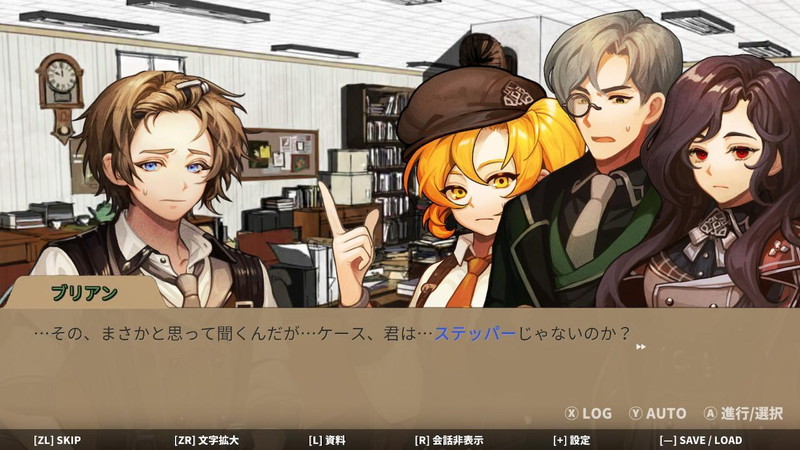The image size is (800, 450).
Task: Toggle AUTO advance mode
Action: (x=657, y=413)
